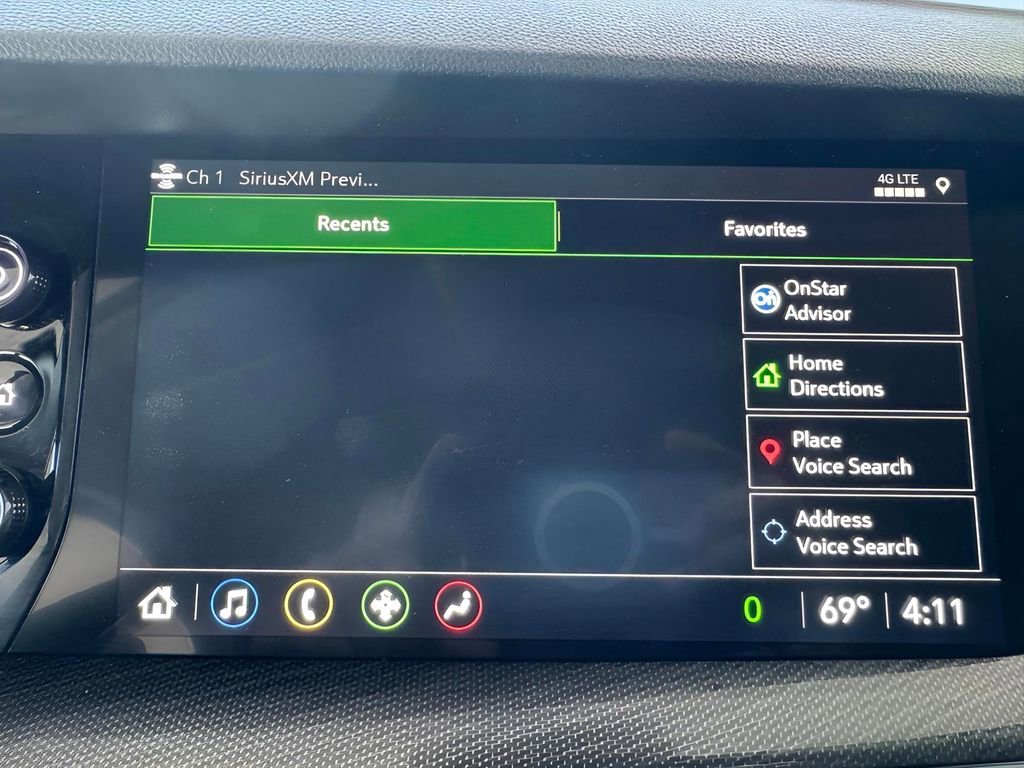
Task: Get Home Directions
Action: pyautogui.click(x=855, y=376)
